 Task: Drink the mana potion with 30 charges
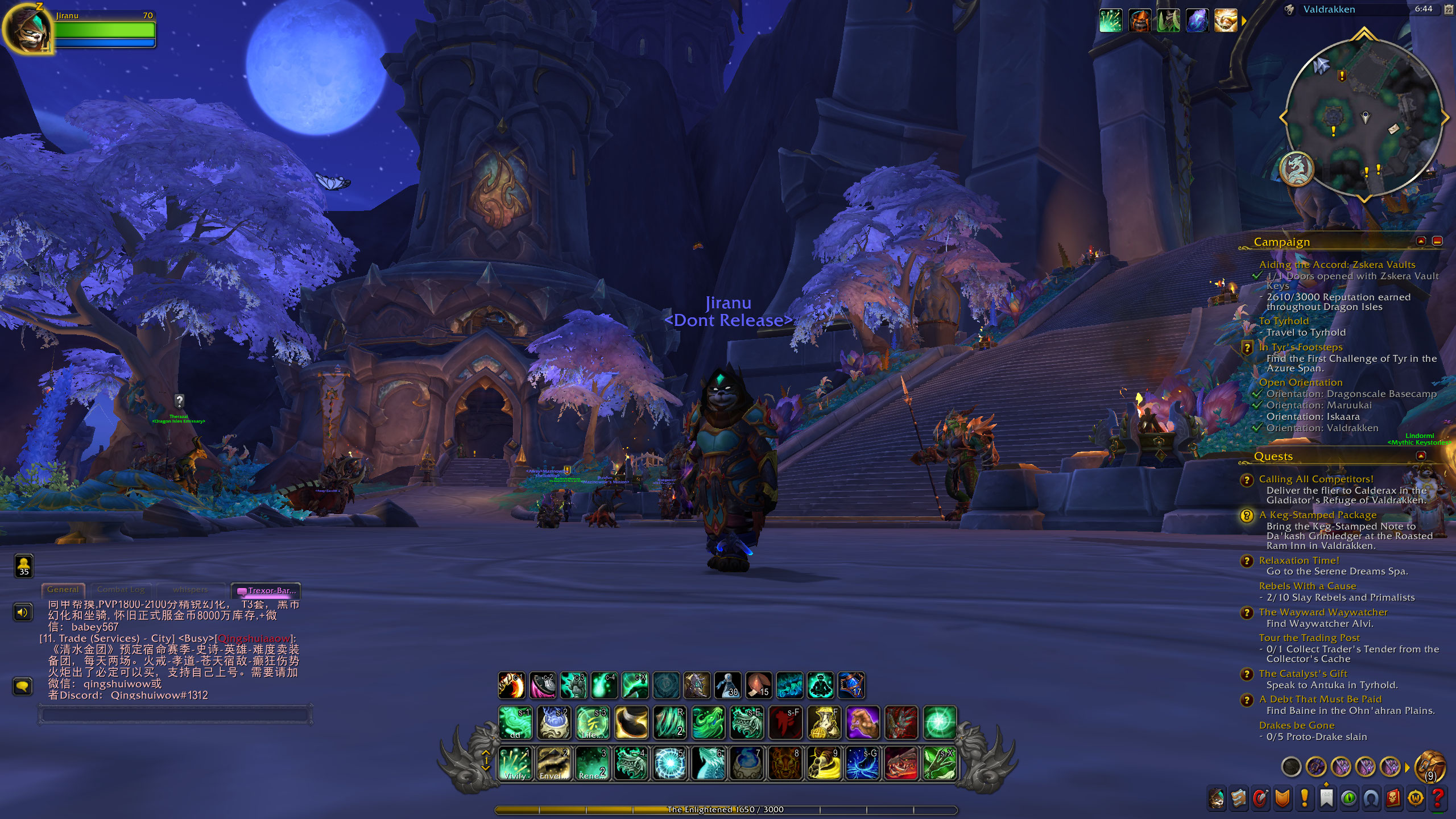pos(728,684)
